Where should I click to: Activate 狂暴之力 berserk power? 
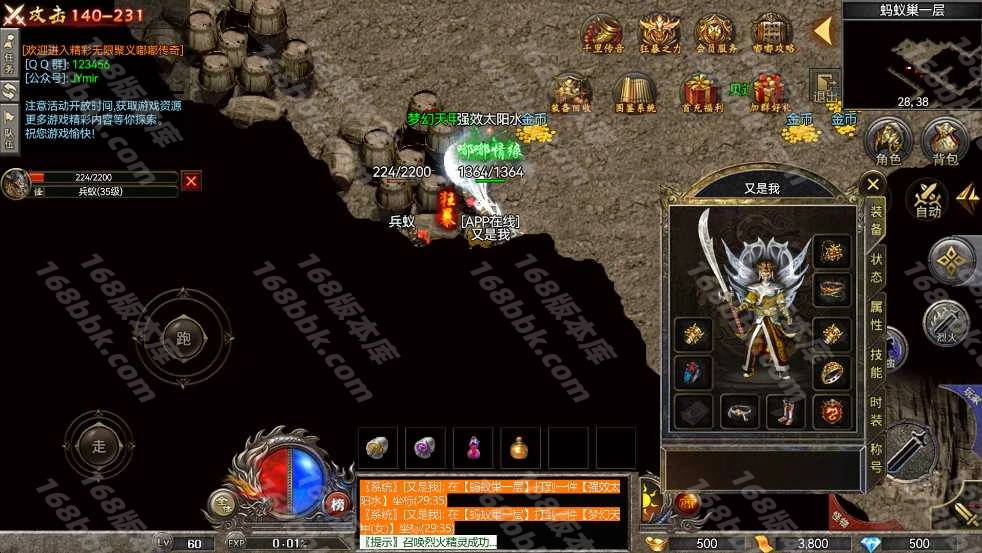[x=659, y=34]
